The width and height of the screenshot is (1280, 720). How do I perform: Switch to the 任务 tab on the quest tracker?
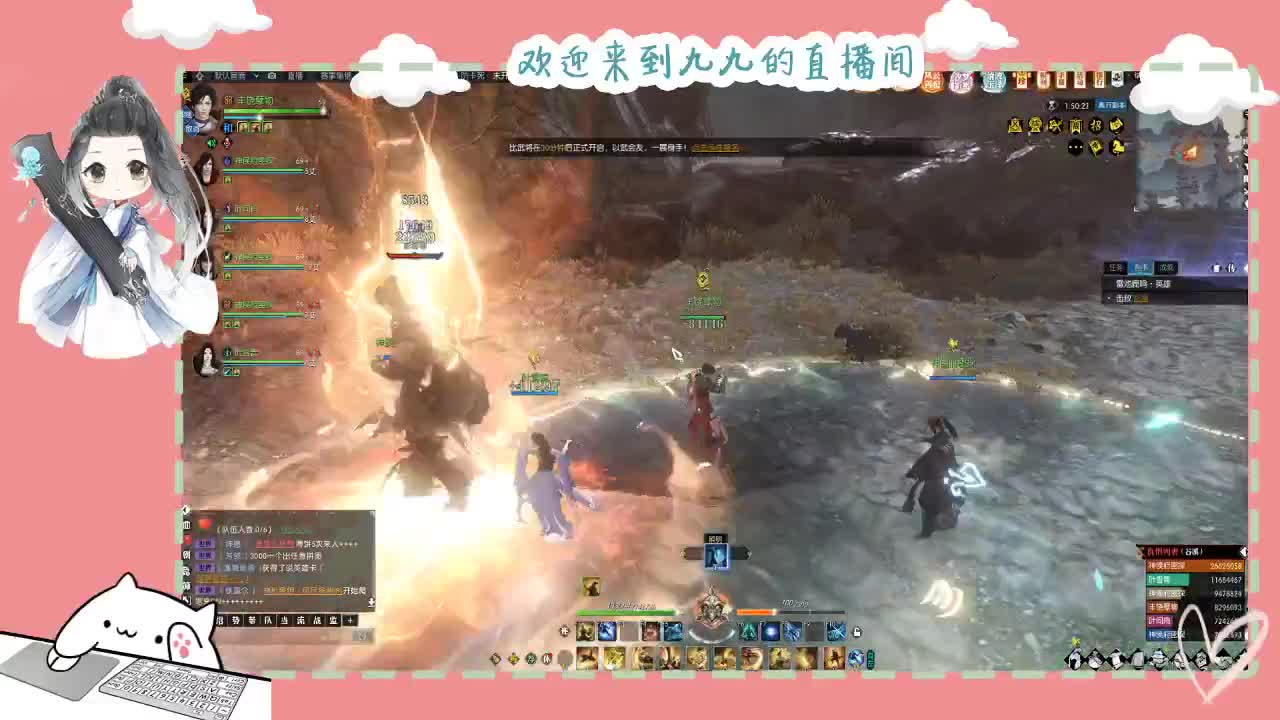[1115, 267]
